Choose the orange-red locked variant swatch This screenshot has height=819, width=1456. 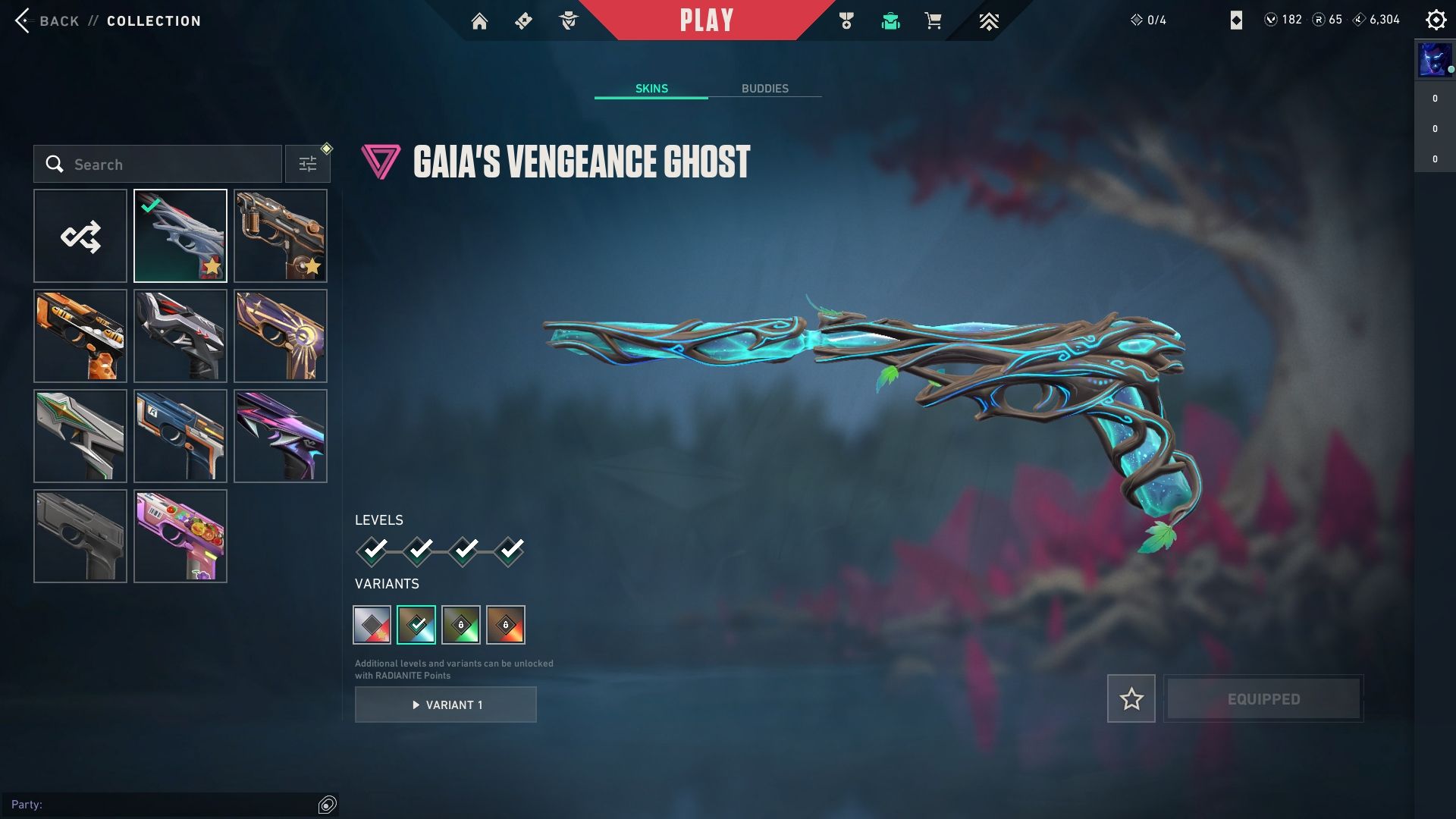click(x=506, y=625)
